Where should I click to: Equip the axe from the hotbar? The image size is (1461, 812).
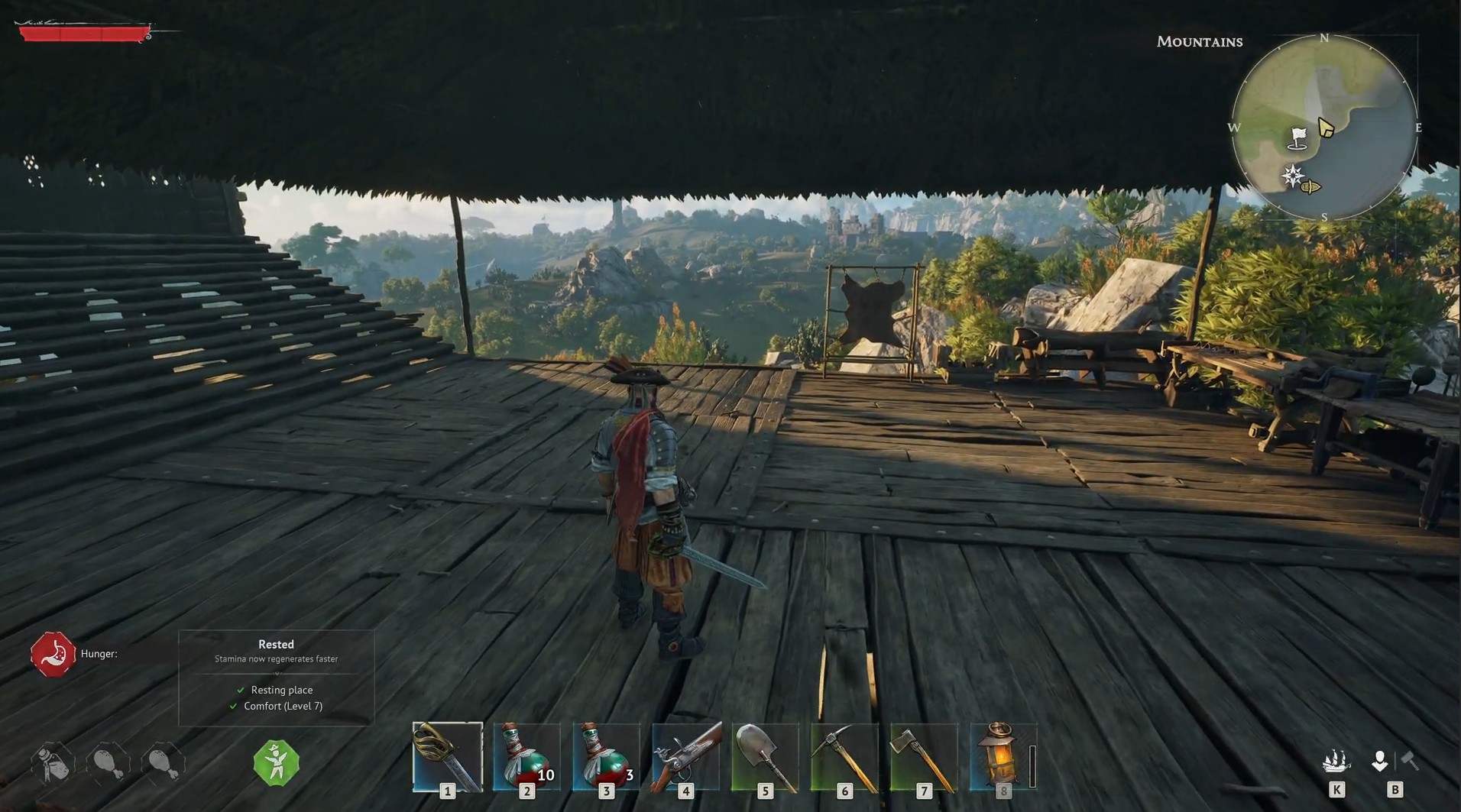[x=924, y=756]
